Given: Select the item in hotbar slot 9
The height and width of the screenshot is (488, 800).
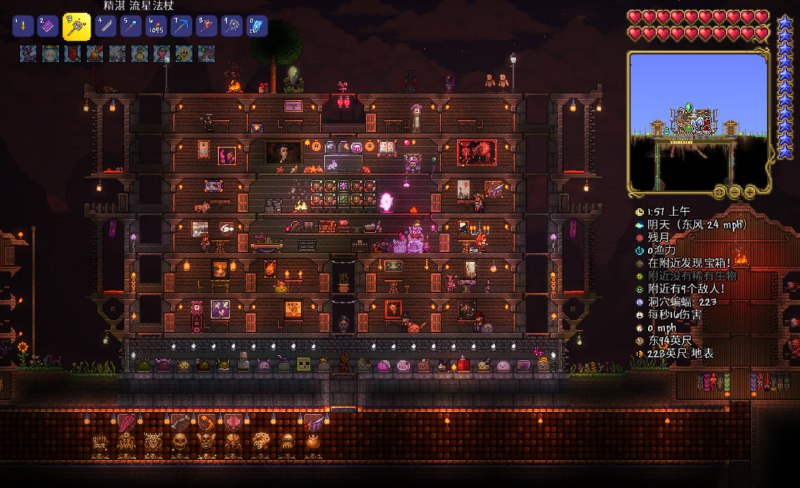Looking at the screenshot, I should pos(231,26).
